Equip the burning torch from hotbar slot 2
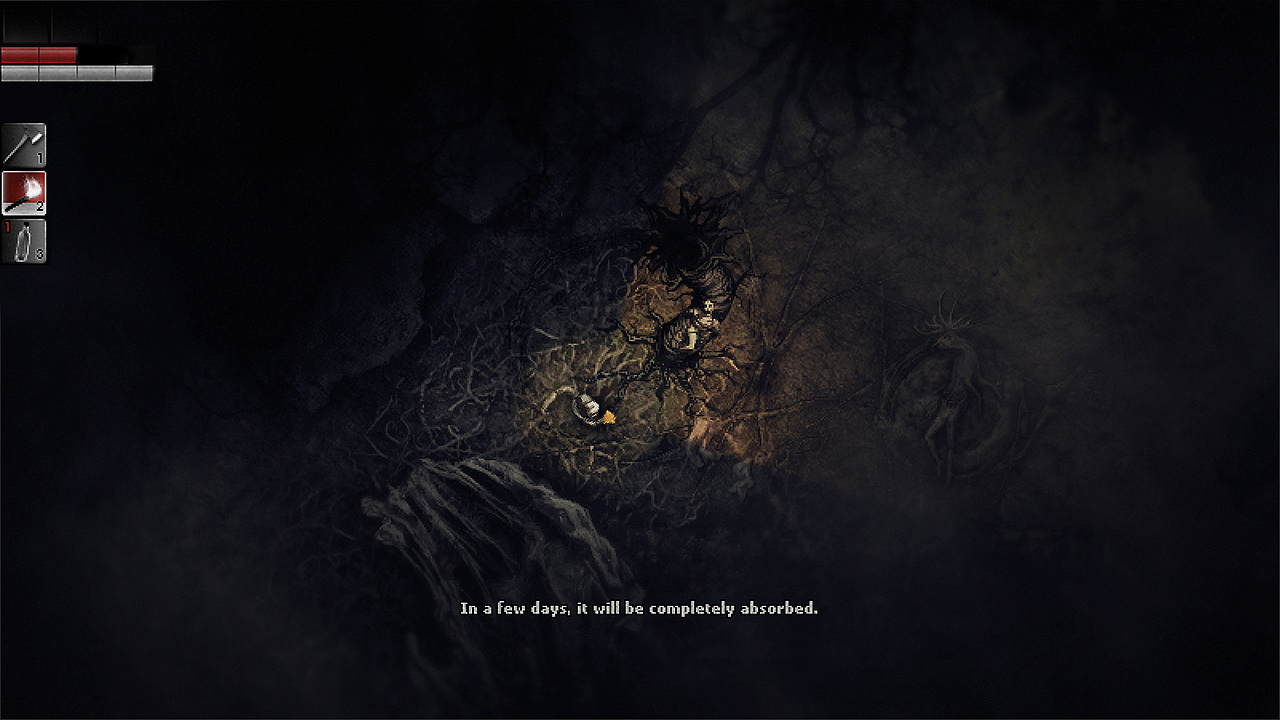The image size is (1280, 720). [x=24, y=190]
